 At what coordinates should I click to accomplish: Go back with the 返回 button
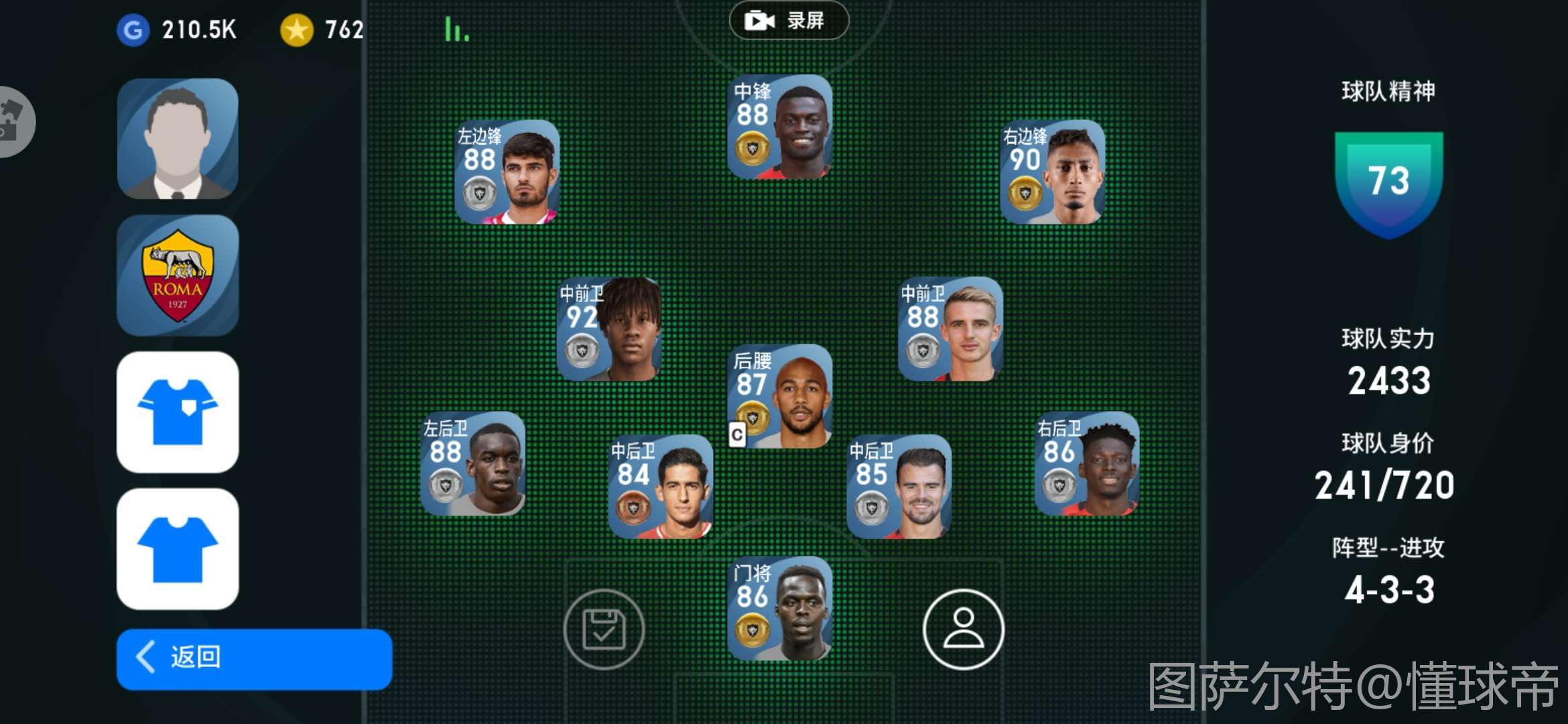tap(254, 658)
